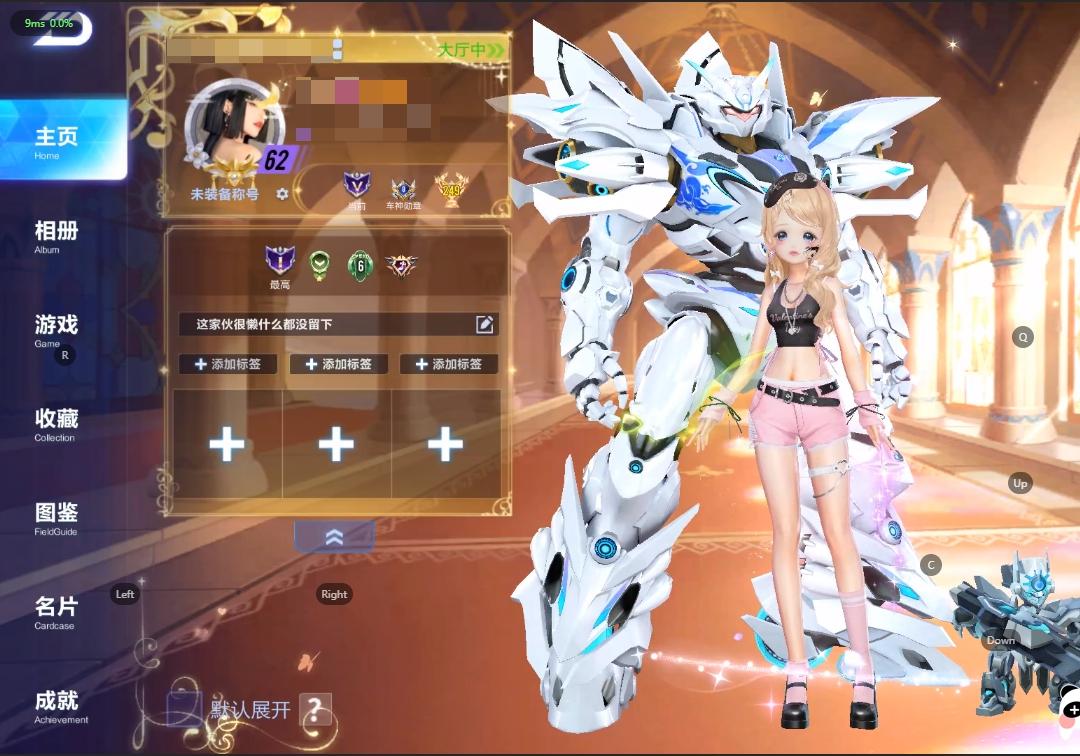This screenshot has height=756, width=1080.
Task: Open the 收藏 Collection tab
Action: (x=57, y=423)
